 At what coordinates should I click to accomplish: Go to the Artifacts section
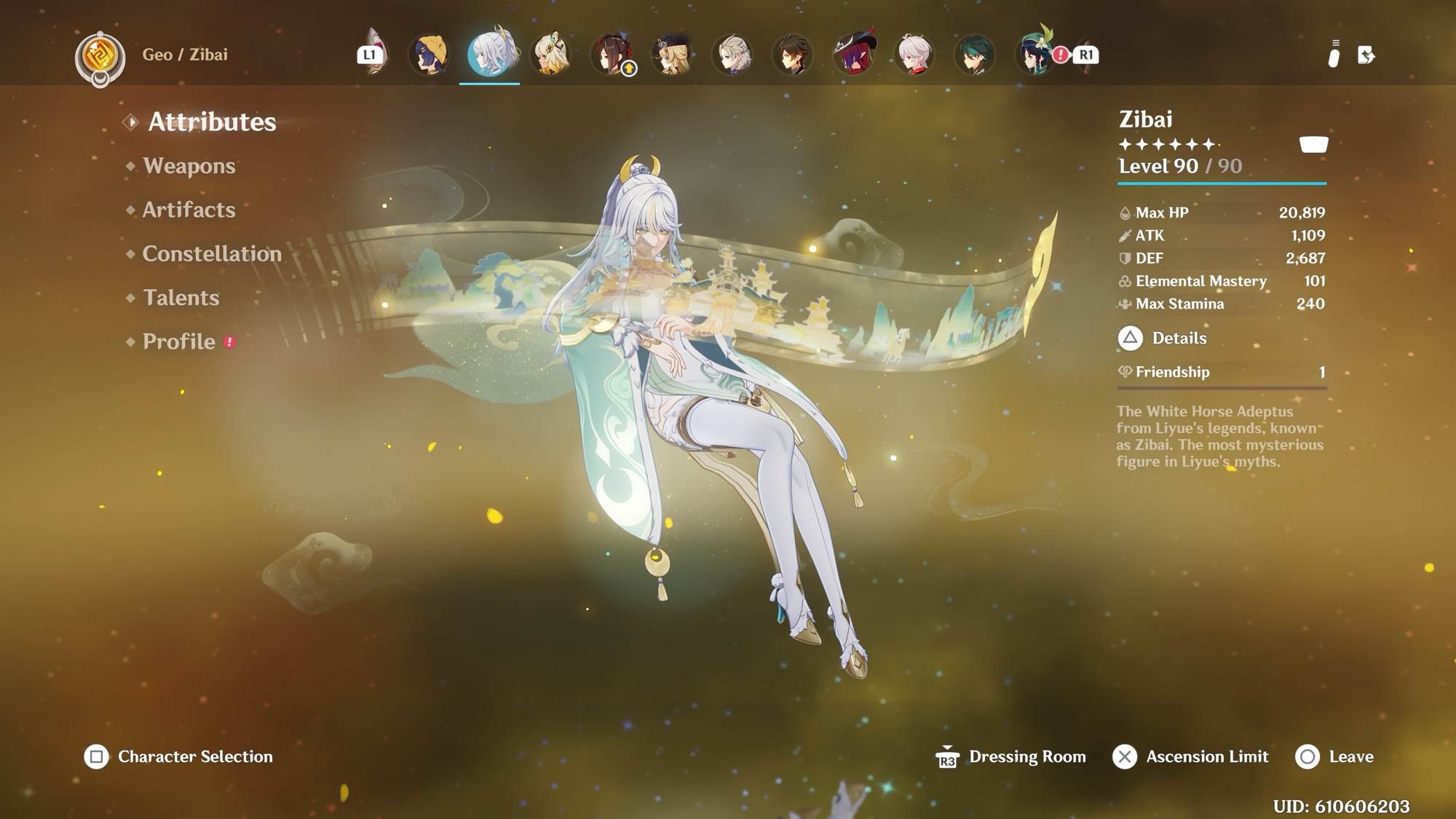pos(189,210)
